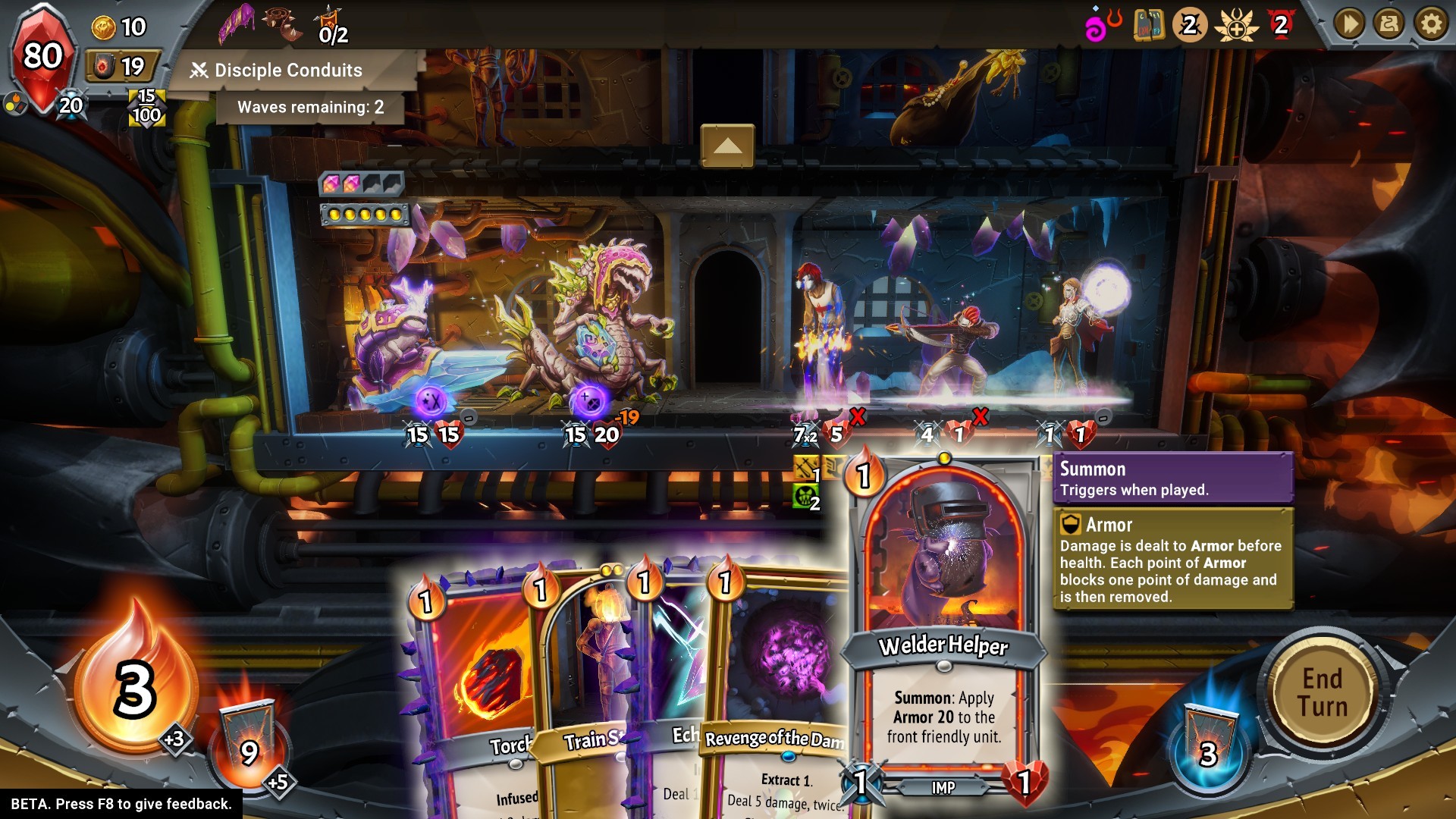Click the pink spiral clan icon

(x=1101, y=26)
